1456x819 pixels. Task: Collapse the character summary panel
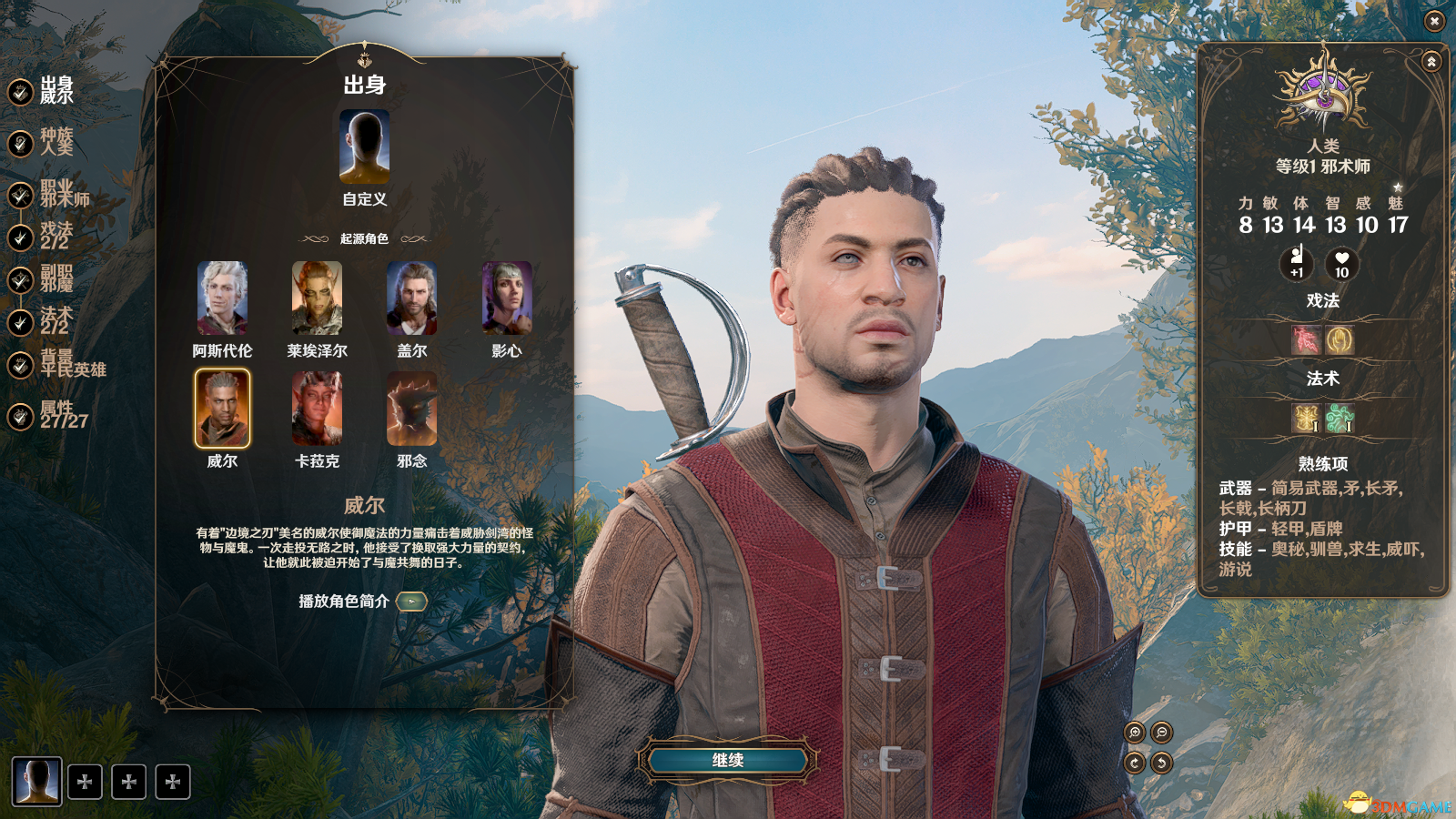pyautogui.click(x=1431, y=62)
